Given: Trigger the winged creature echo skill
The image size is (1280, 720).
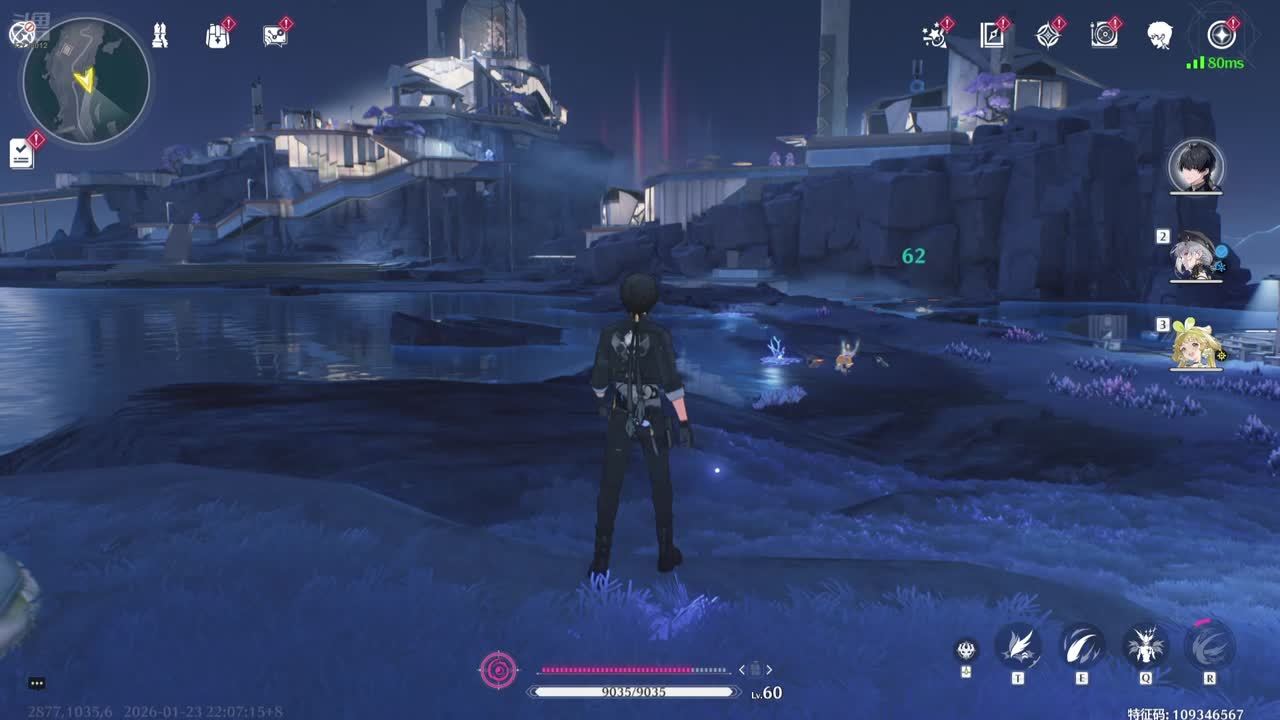Looking at the screenshot, I should (x=1145, y=645).
